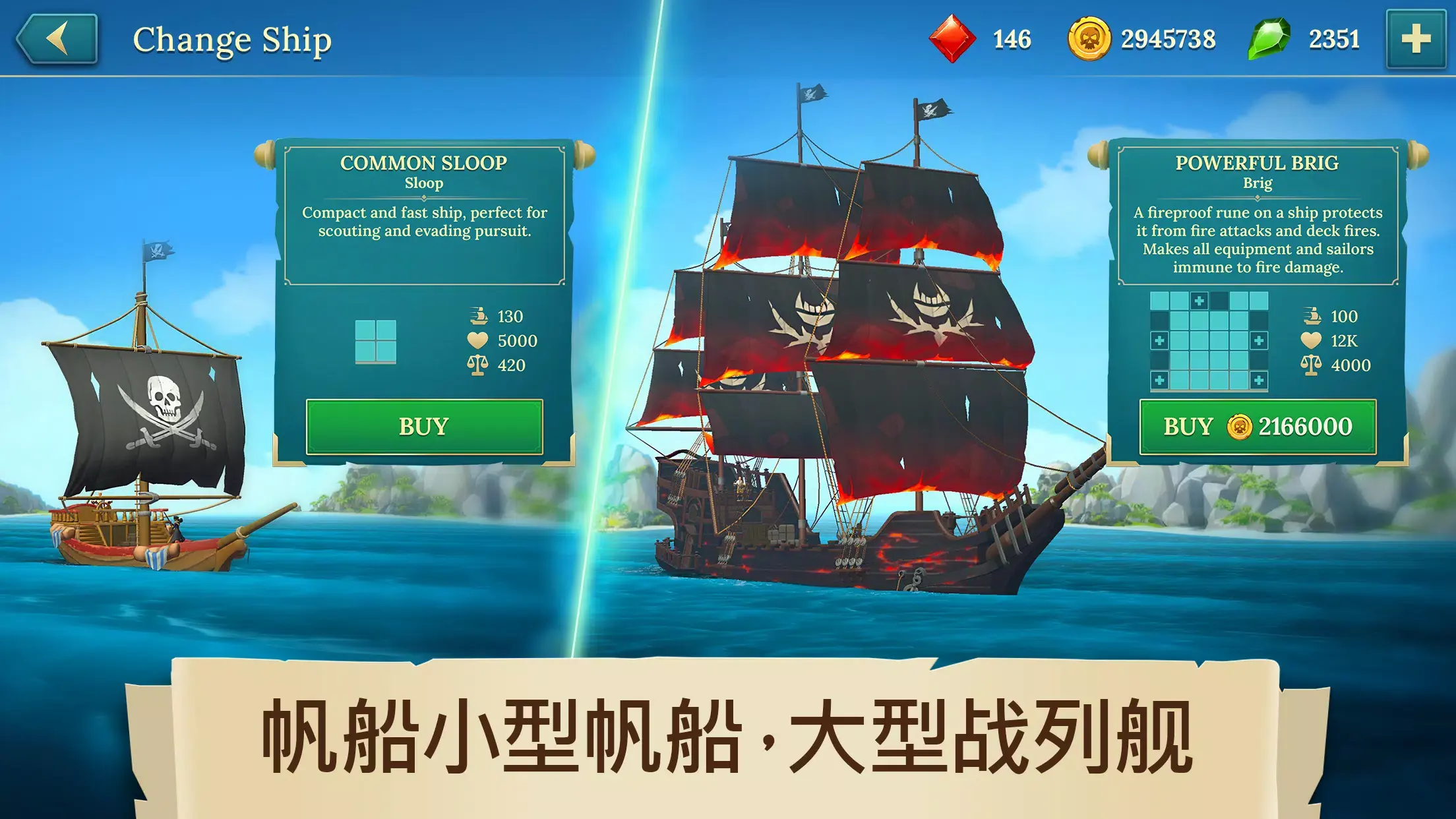Tap the back arrow button
Image resolution: width=1456 pixels, height=819 pixels.
click(x=56, y=40)
